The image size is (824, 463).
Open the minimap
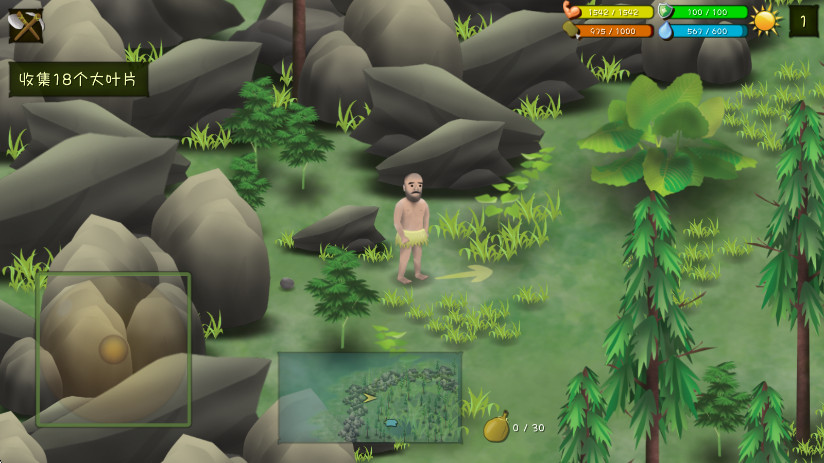[369, 397]
